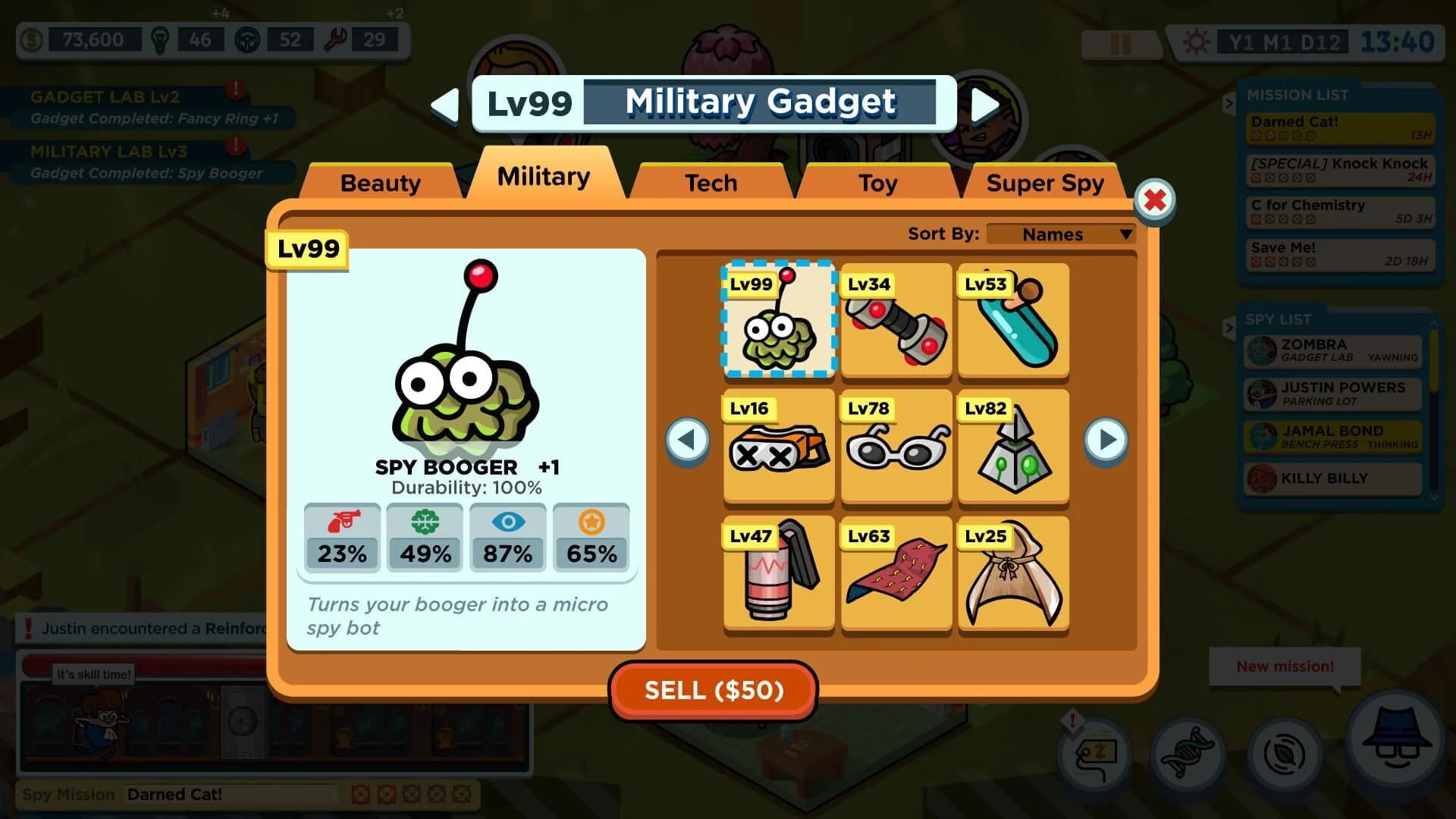Image resolution: width=1456 pixels, height=819 pixels.
Task: Click the coin currency icon showing 73,600
Action: point(32,40)
